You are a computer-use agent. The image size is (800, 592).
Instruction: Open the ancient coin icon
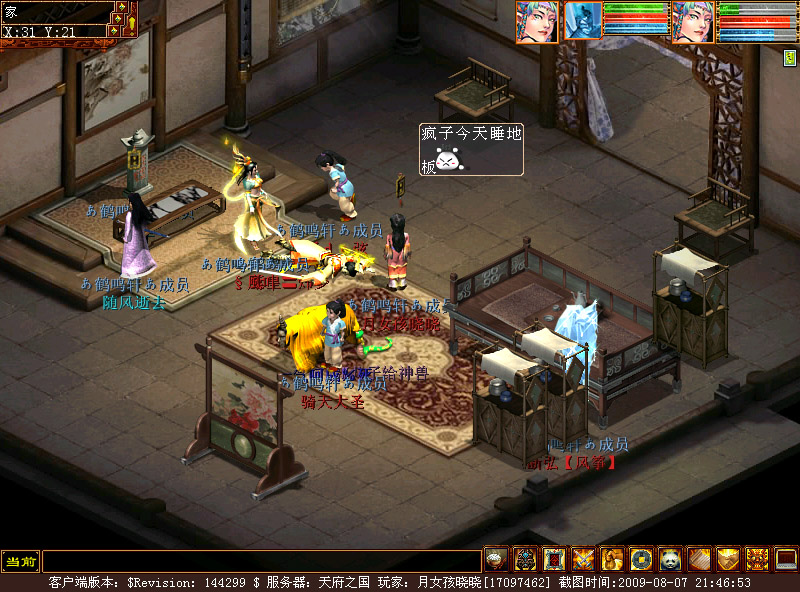[x=640, y=559]
